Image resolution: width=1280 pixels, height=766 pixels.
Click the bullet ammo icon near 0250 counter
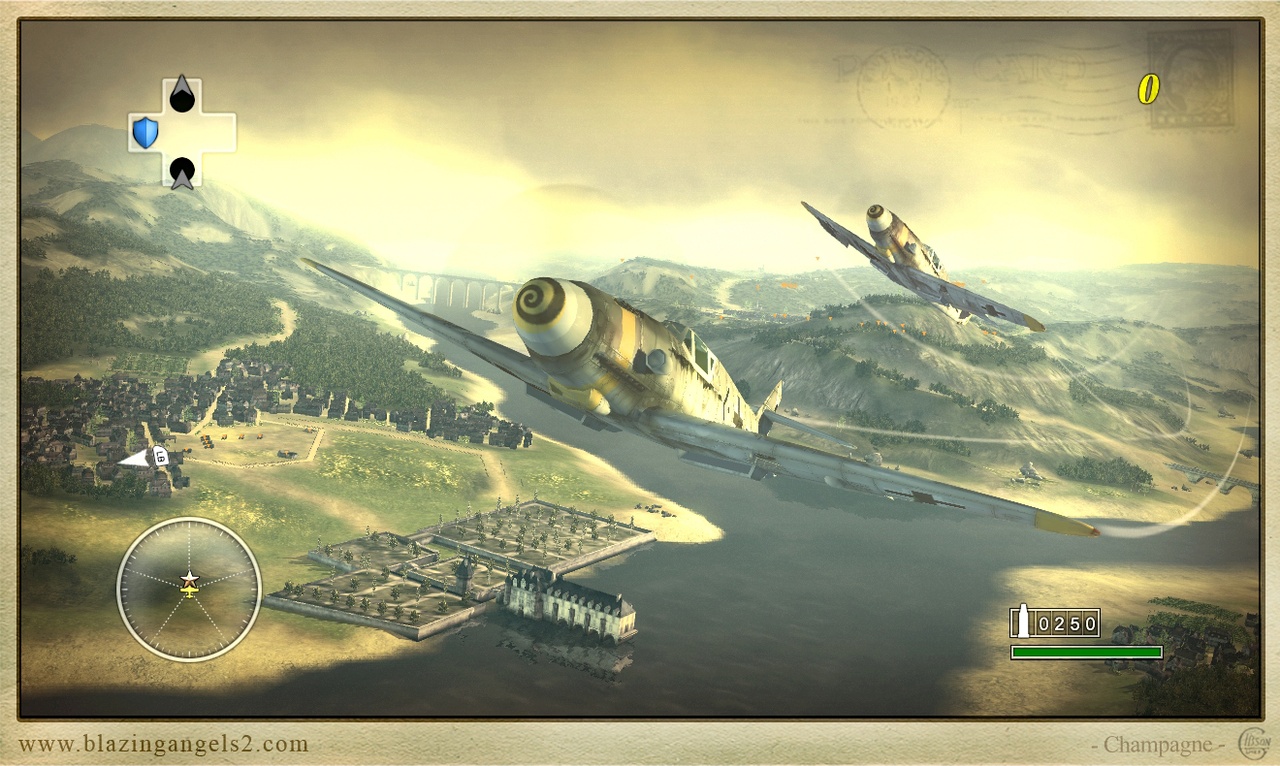[1023, 621]
